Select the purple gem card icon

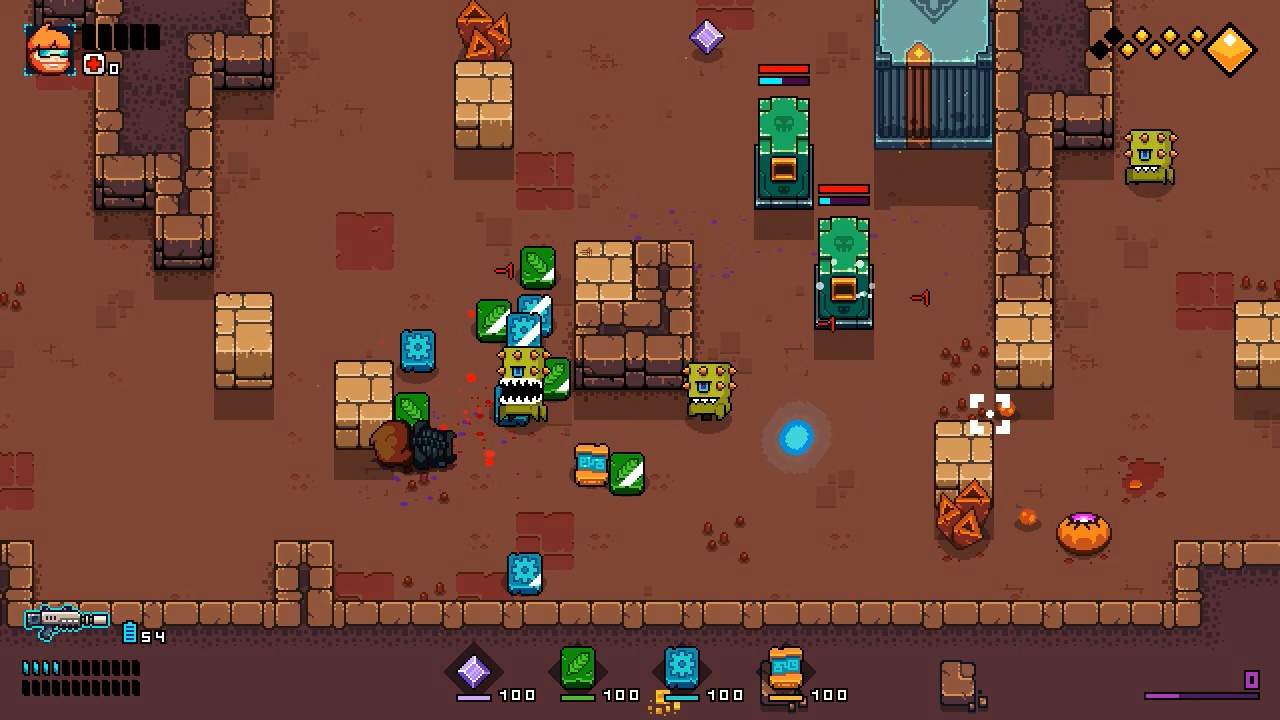[x=474, y=671]
